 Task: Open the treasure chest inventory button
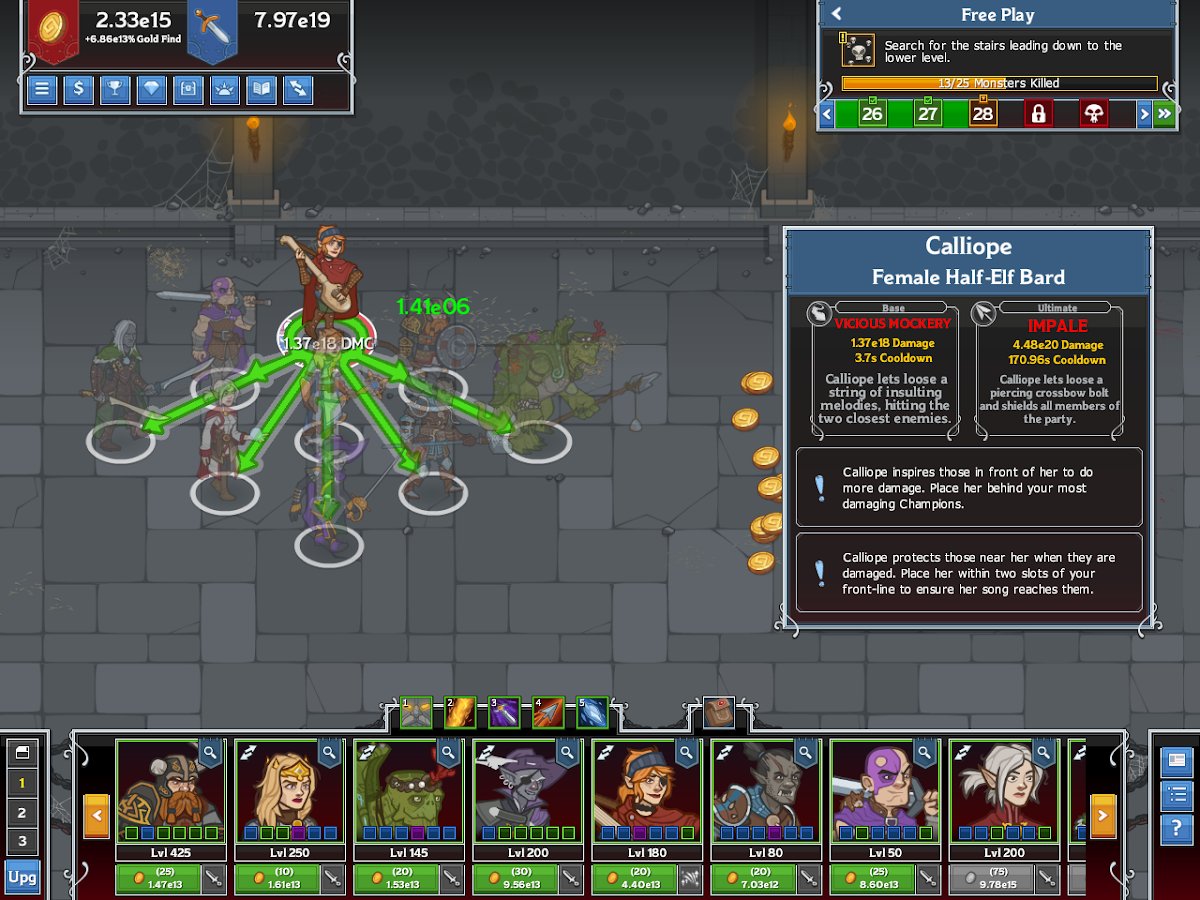pos(188,90)
